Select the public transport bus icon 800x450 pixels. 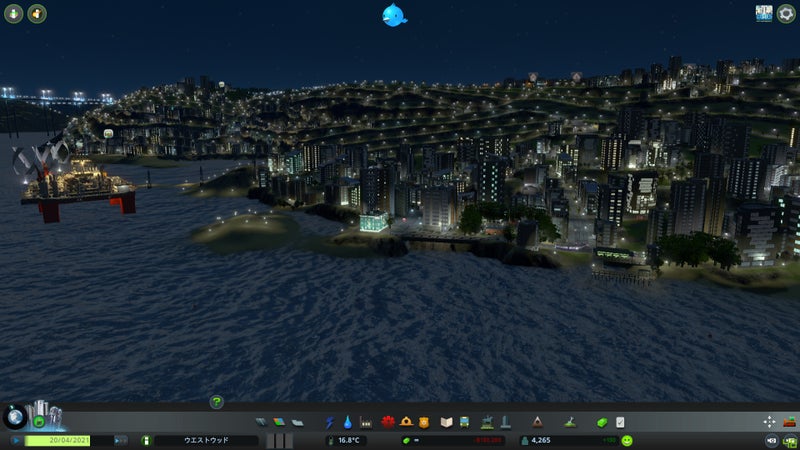click(465, 422)
